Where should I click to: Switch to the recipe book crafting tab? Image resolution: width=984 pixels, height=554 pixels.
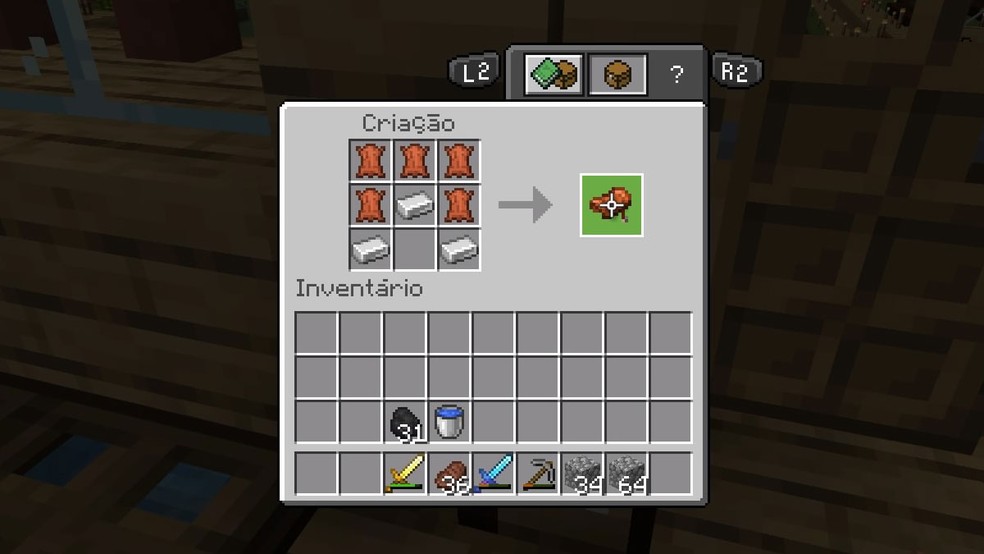(x=554, y=74)
